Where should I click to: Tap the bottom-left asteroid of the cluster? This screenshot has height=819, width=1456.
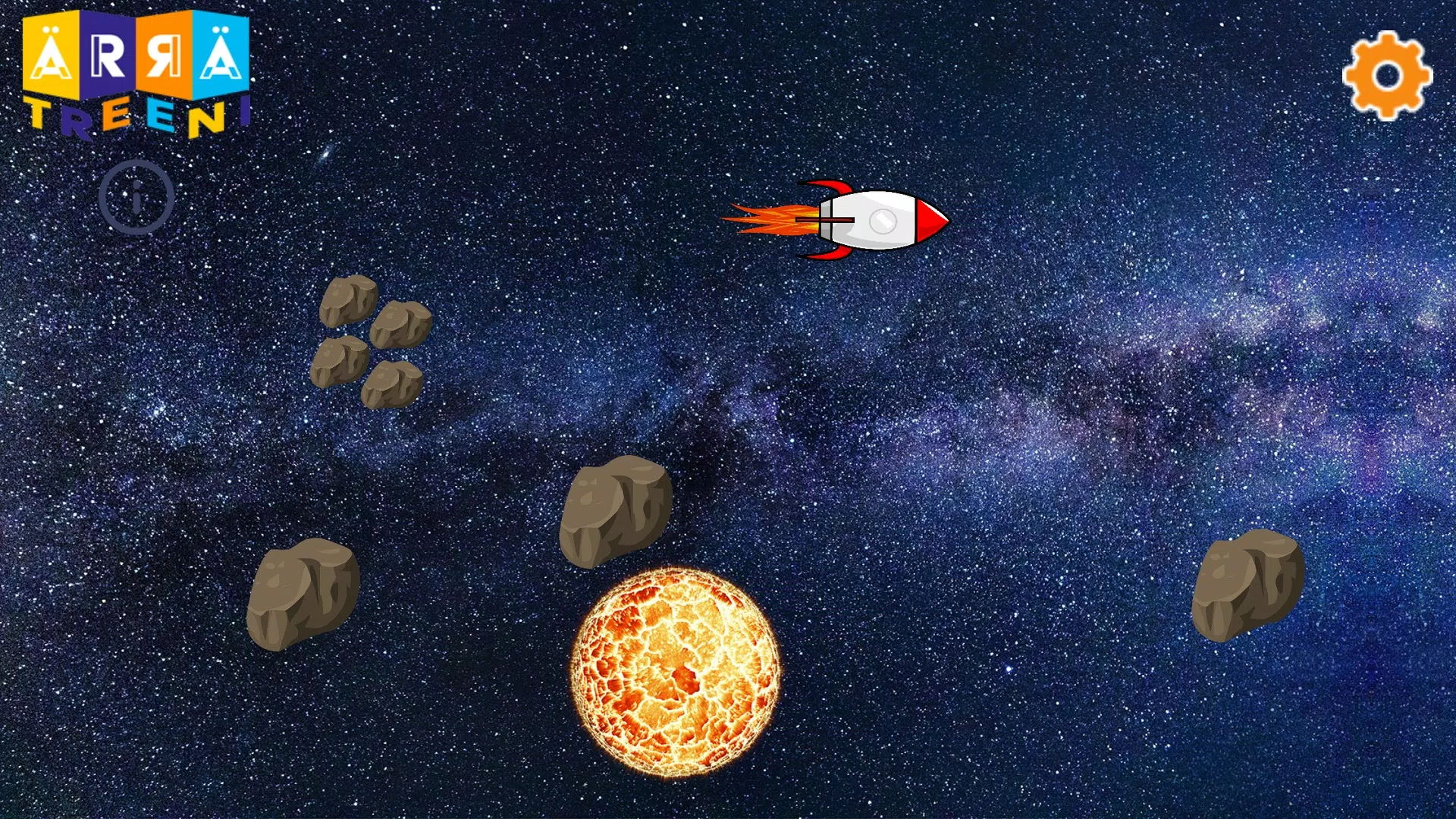click(x=340, y=364)
